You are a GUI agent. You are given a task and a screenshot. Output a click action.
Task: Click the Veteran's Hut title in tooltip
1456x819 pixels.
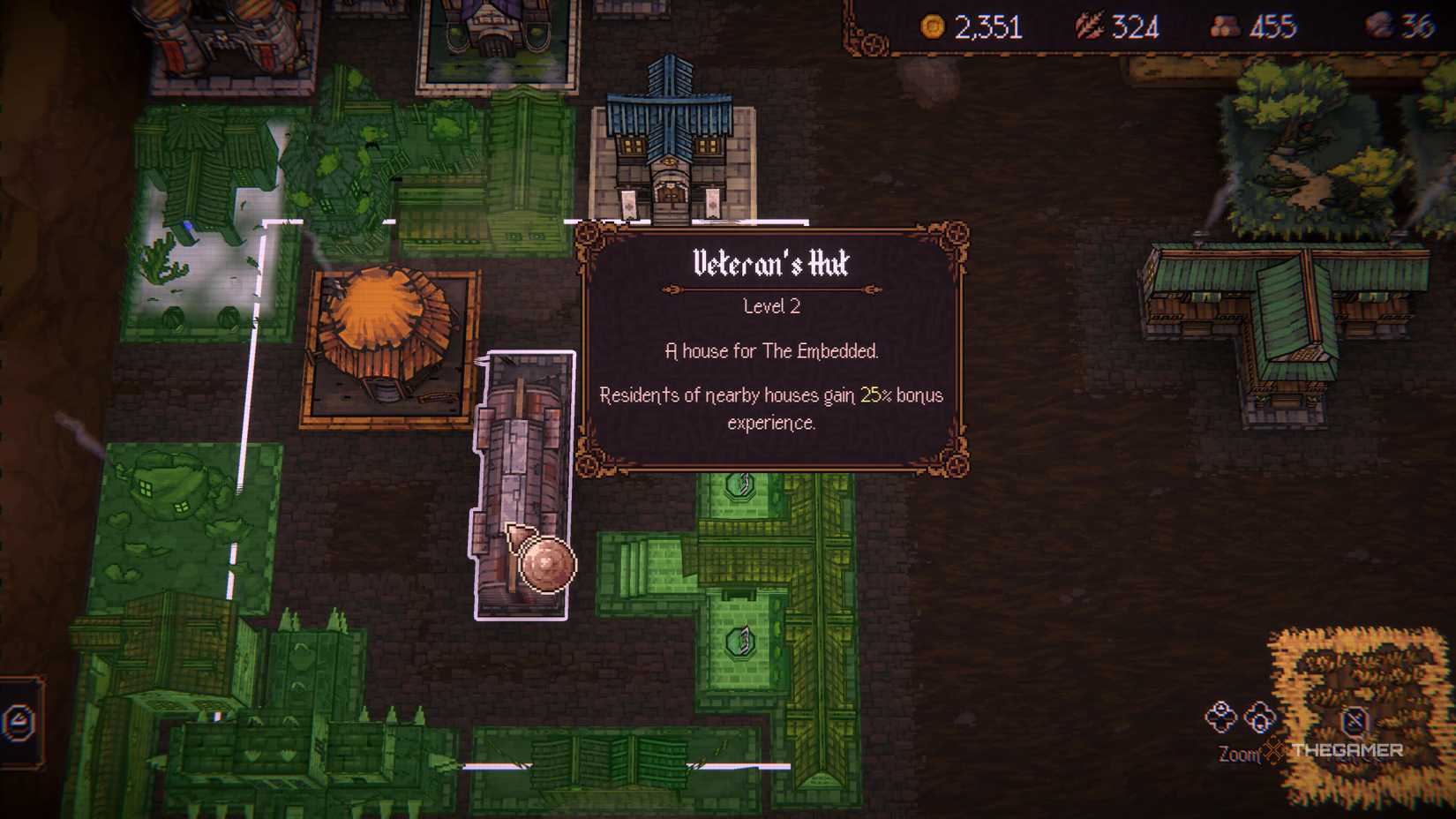click(x=770, y=263)
